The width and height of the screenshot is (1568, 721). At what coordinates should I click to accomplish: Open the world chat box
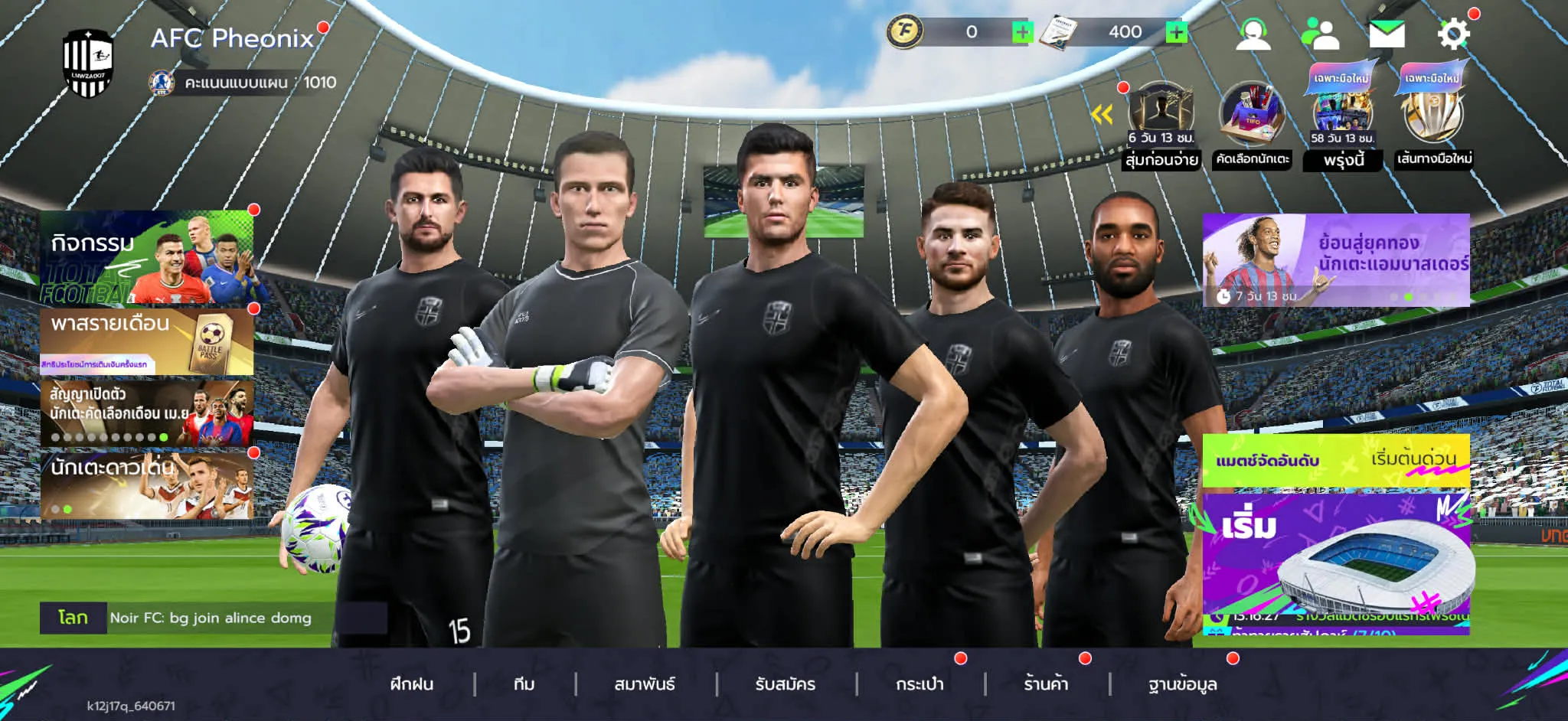[x=211, y=618]
